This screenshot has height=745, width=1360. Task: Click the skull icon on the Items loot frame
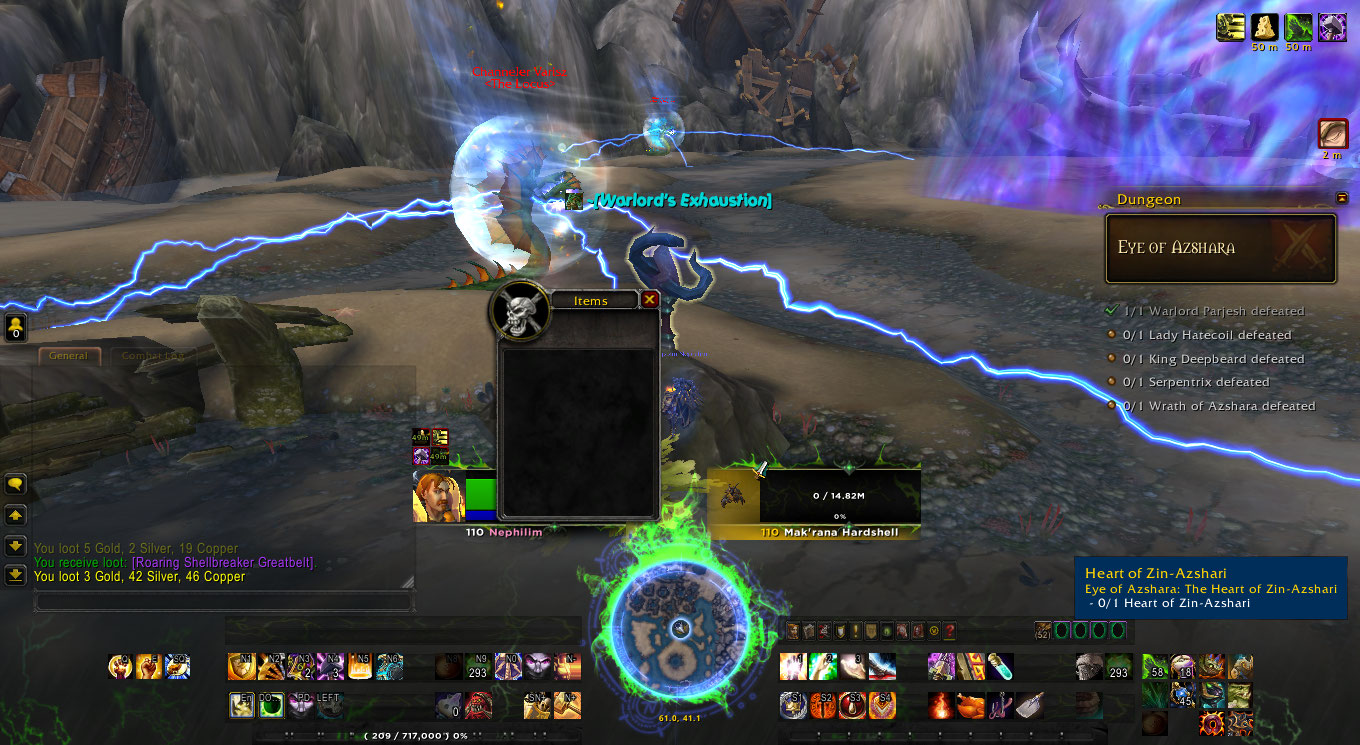point(520,312)
